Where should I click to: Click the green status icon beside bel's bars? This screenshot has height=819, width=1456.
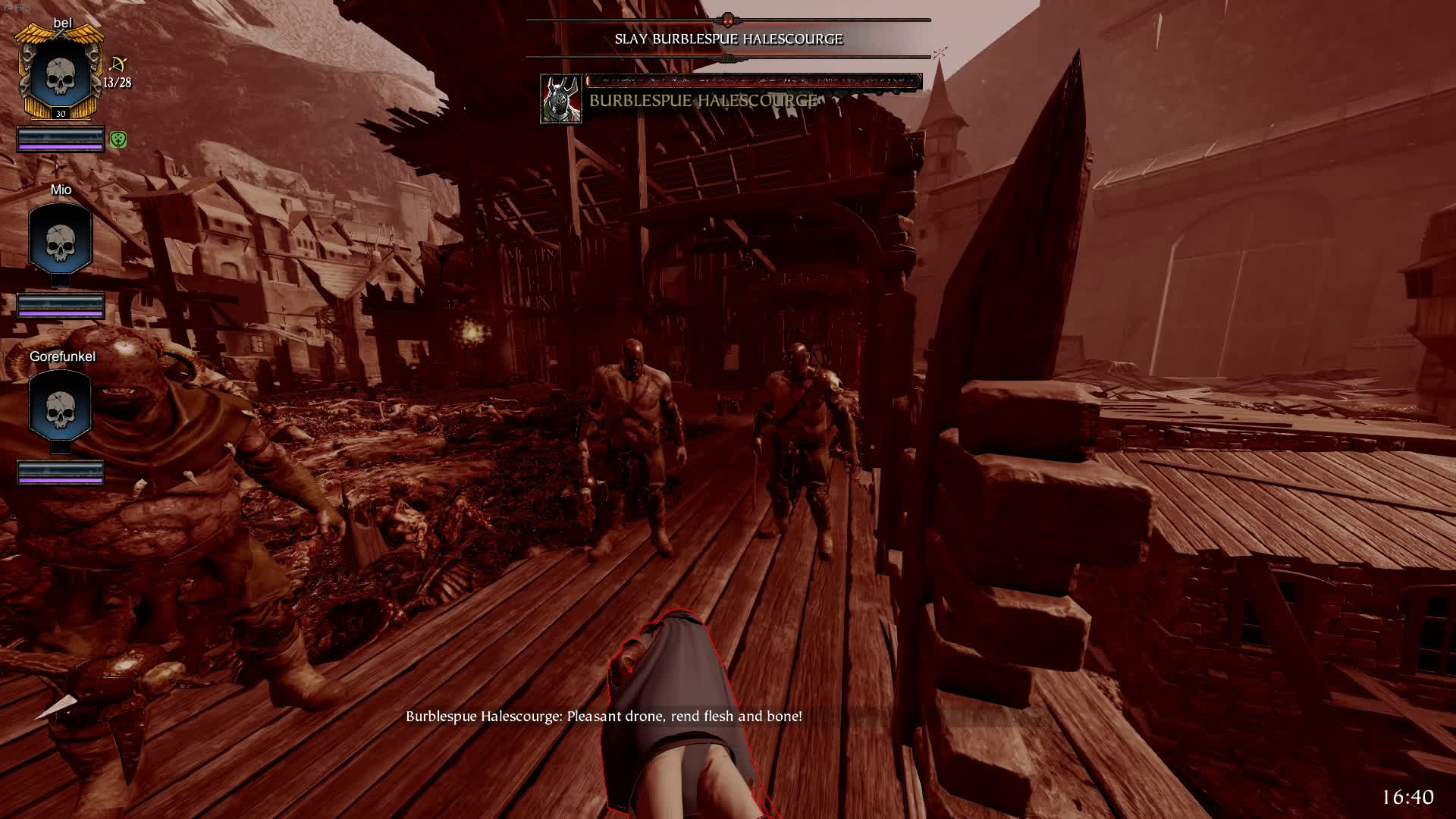[x=118, y=140]
